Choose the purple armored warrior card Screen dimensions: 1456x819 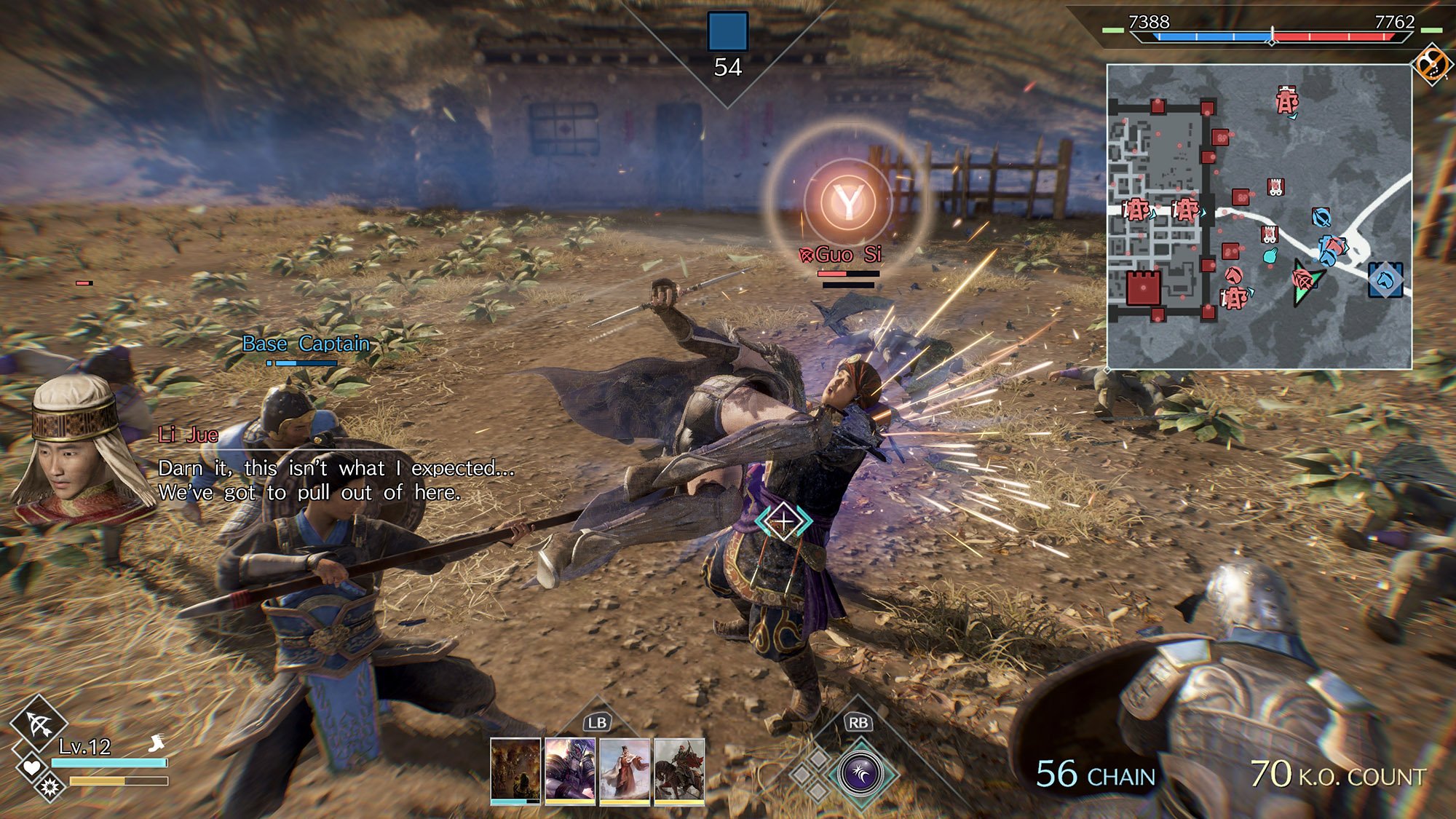(x=570, y=769)
